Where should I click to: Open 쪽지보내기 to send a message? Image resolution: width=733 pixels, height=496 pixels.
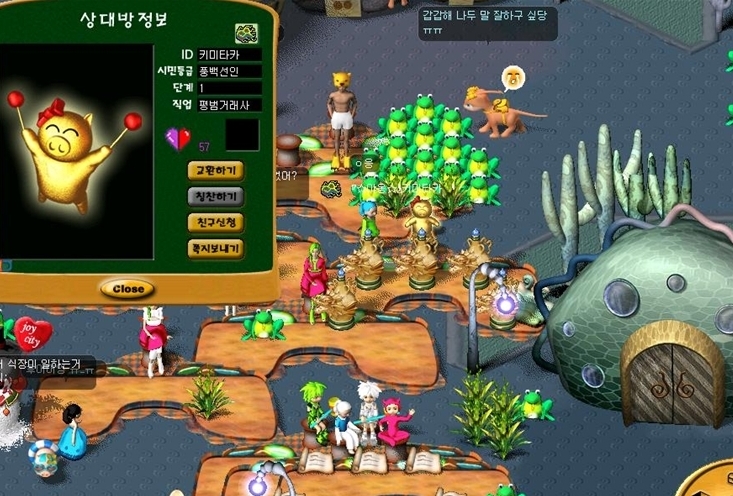pyautogui.click(x=215, y=247)
